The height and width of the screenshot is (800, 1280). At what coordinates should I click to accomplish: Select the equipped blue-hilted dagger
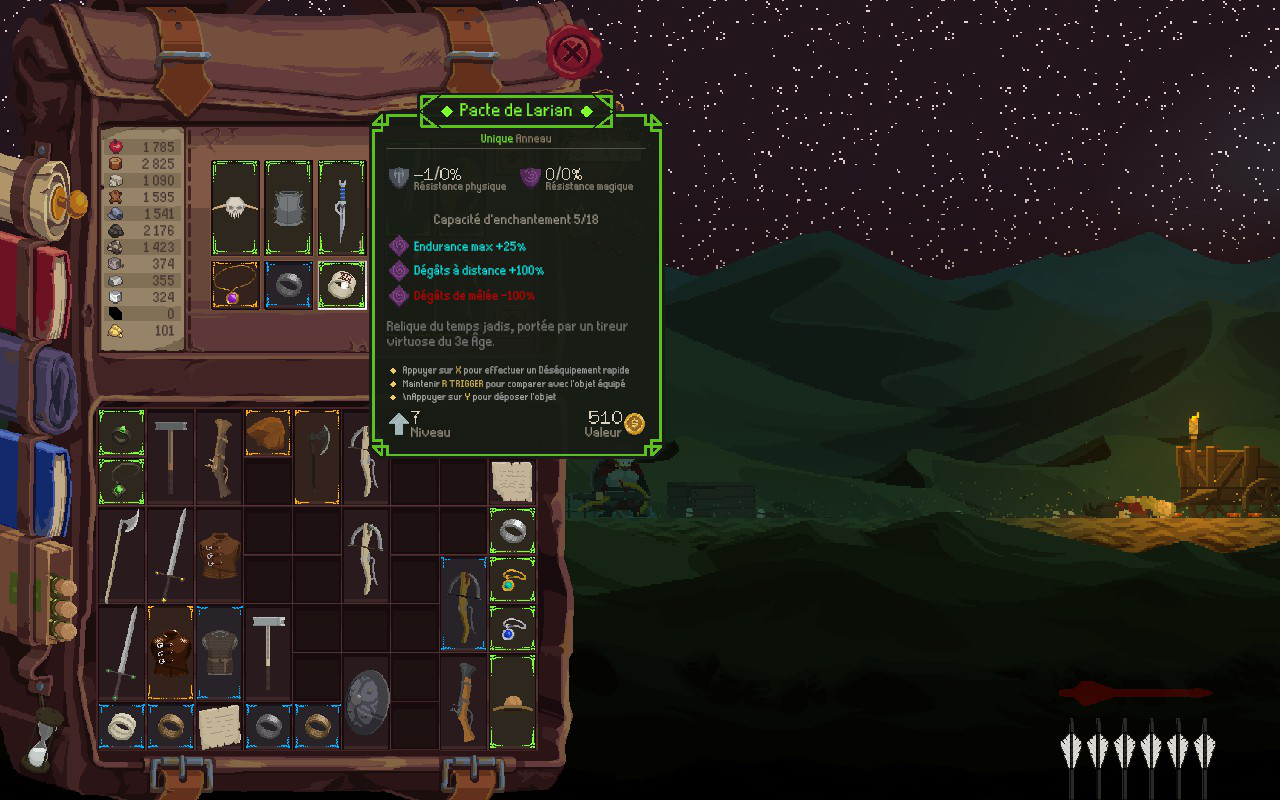tap(342, 207)
